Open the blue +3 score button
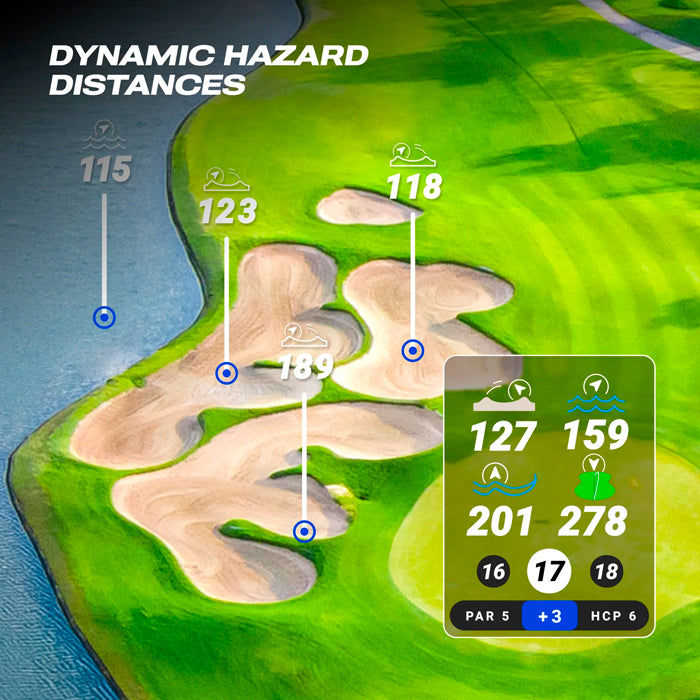The width and height of the screenshot is (700, 700). click(549, 616)
